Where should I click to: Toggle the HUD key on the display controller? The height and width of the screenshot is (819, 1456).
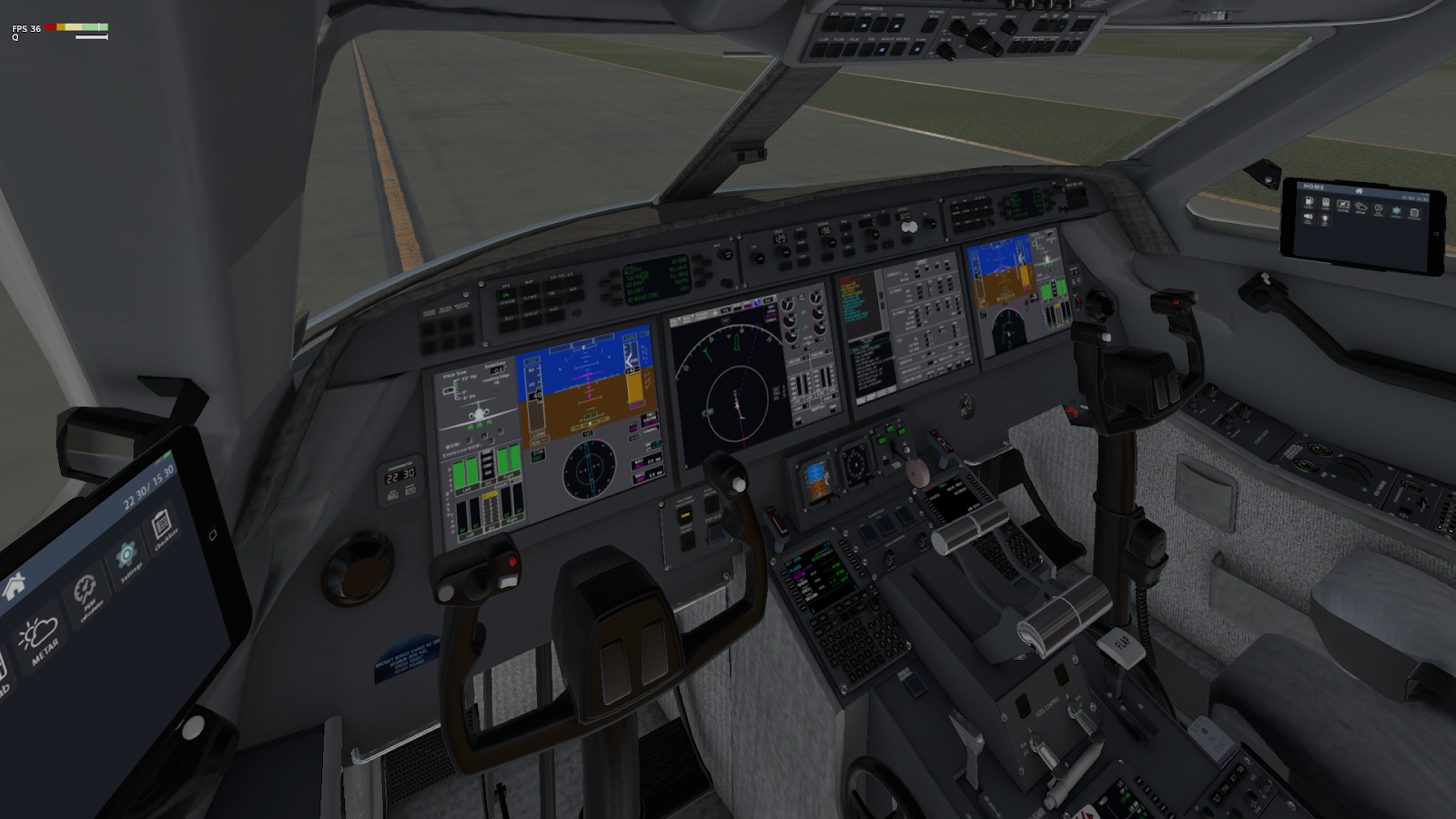[x=555, y=315]
